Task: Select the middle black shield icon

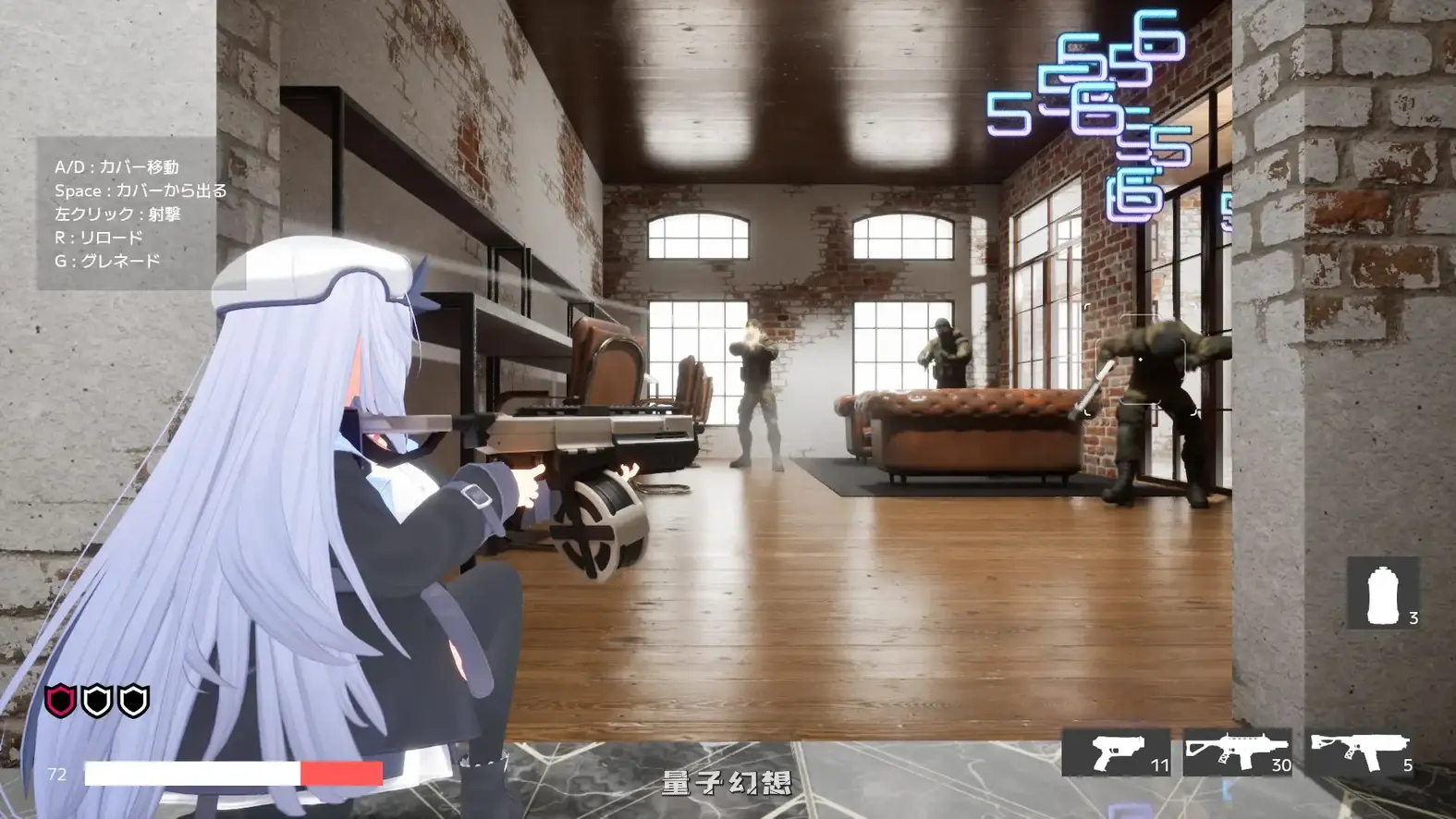Action: (96, 698)
